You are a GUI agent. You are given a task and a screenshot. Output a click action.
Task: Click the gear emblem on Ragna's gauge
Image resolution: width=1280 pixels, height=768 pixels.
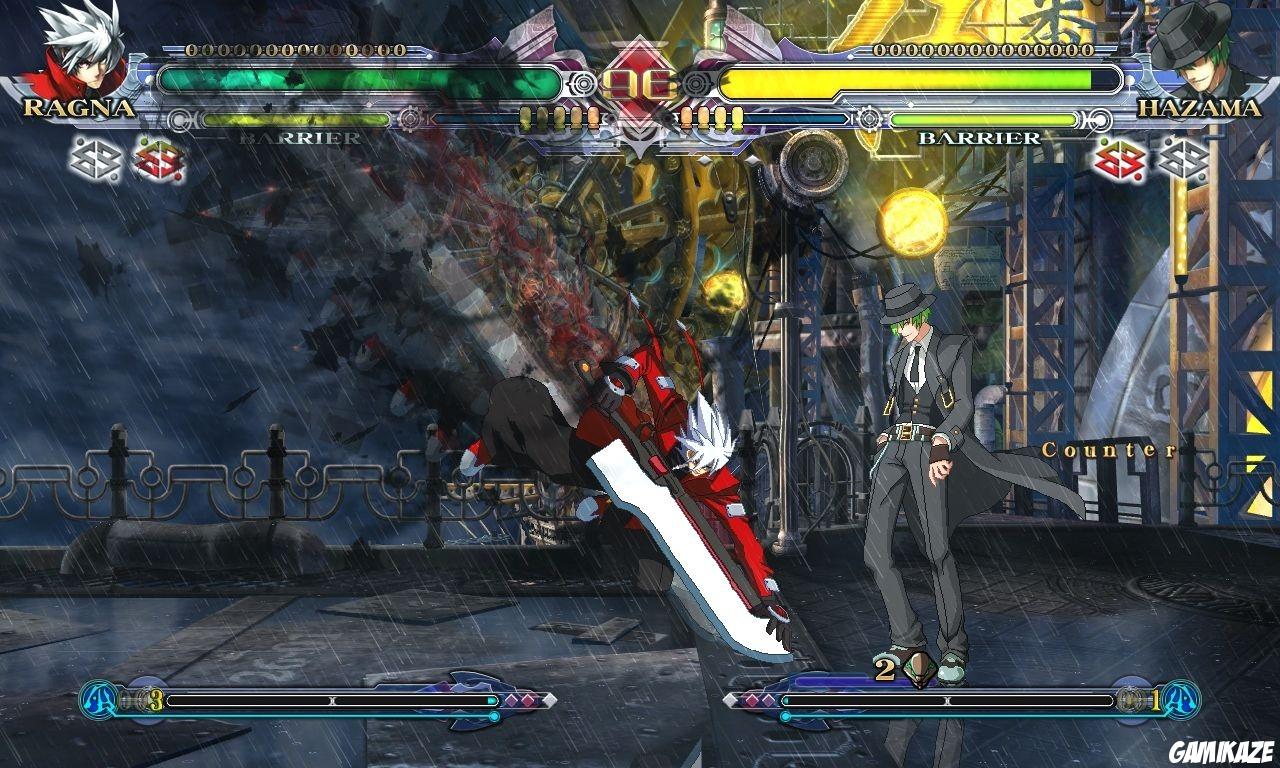point(412,117)
